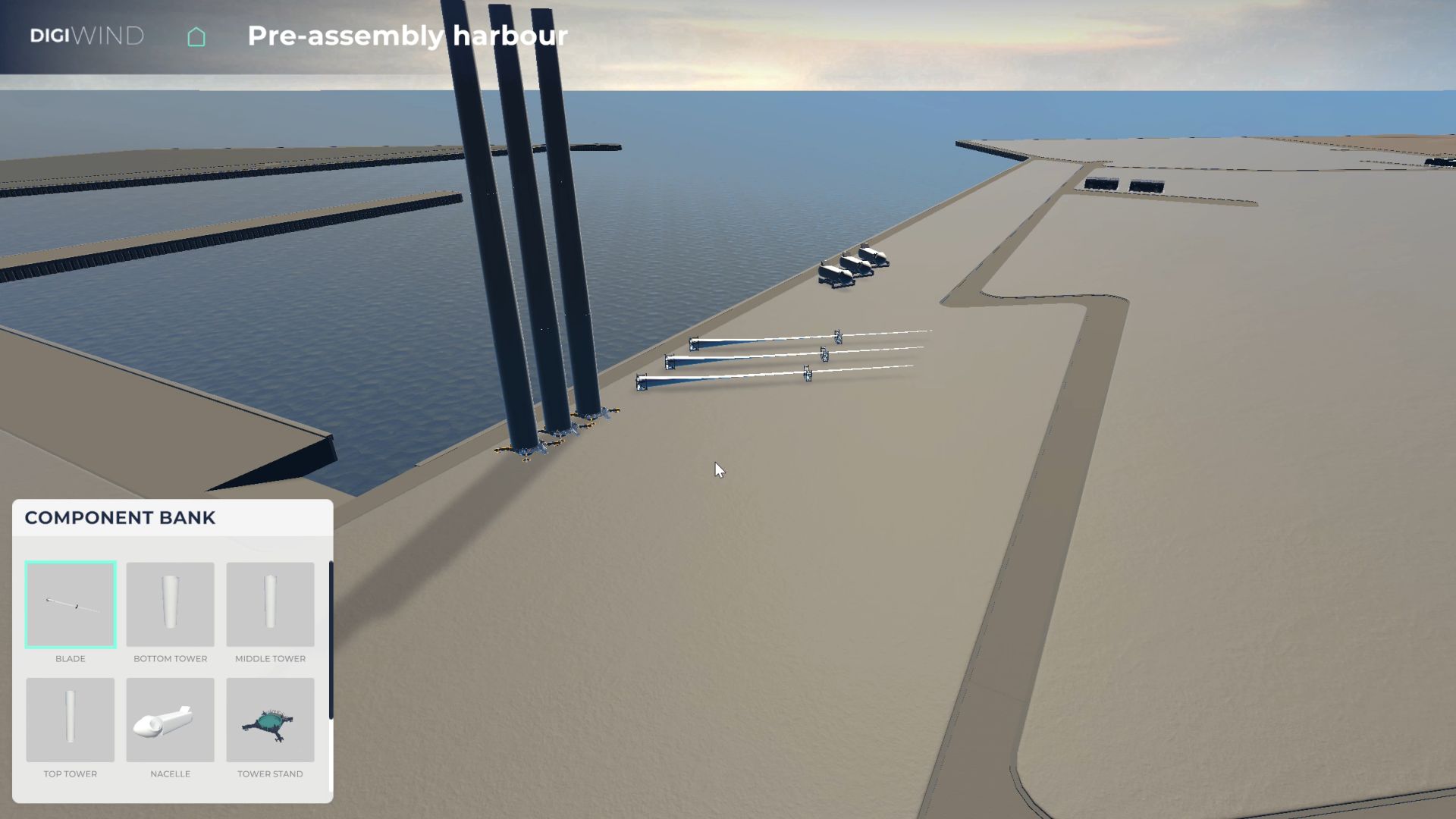
Task: Select the Bottom Tower component icon
Action: [170, 604]
